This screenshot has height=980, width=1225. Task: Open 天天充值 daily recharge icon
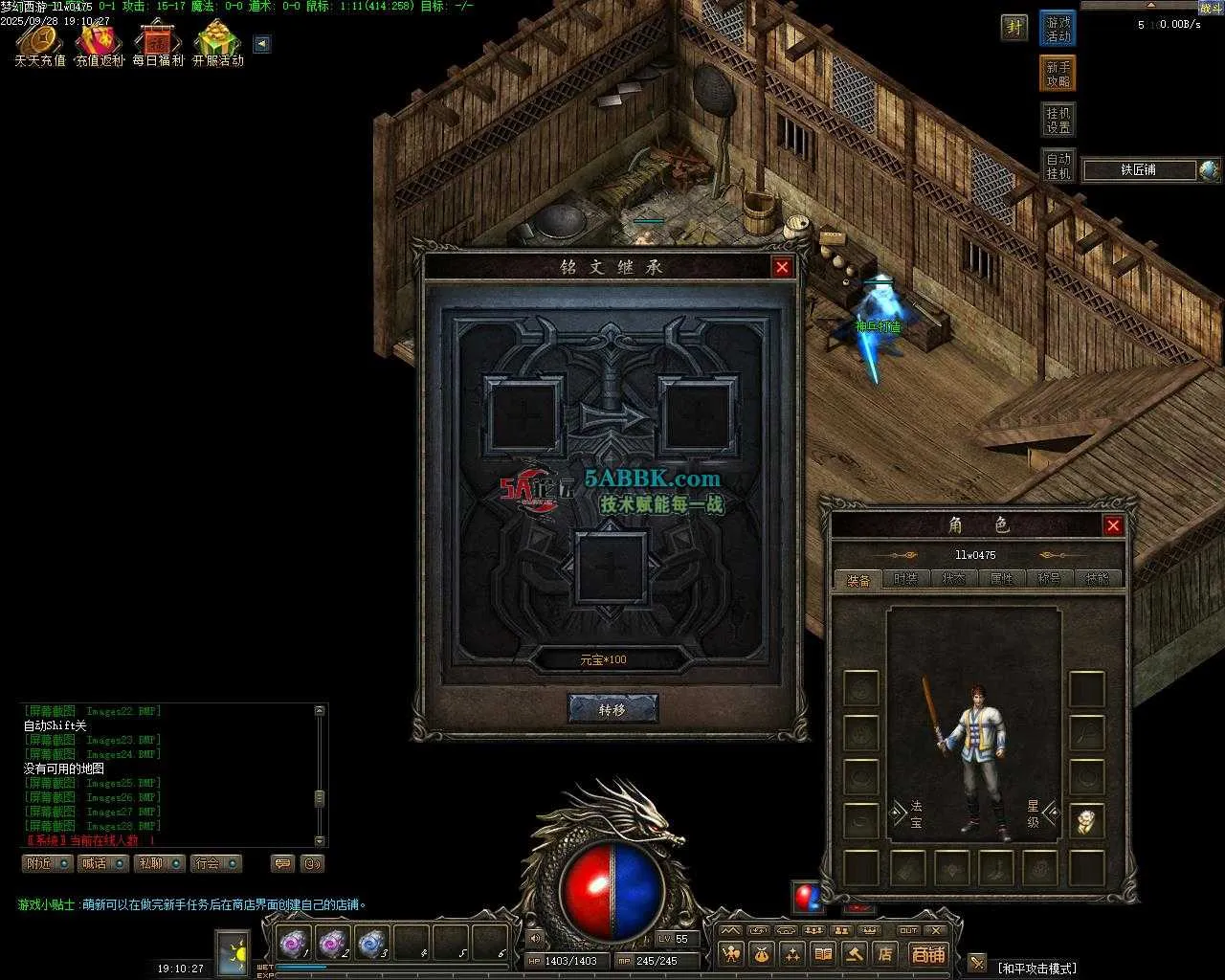[x=39, y=43]
